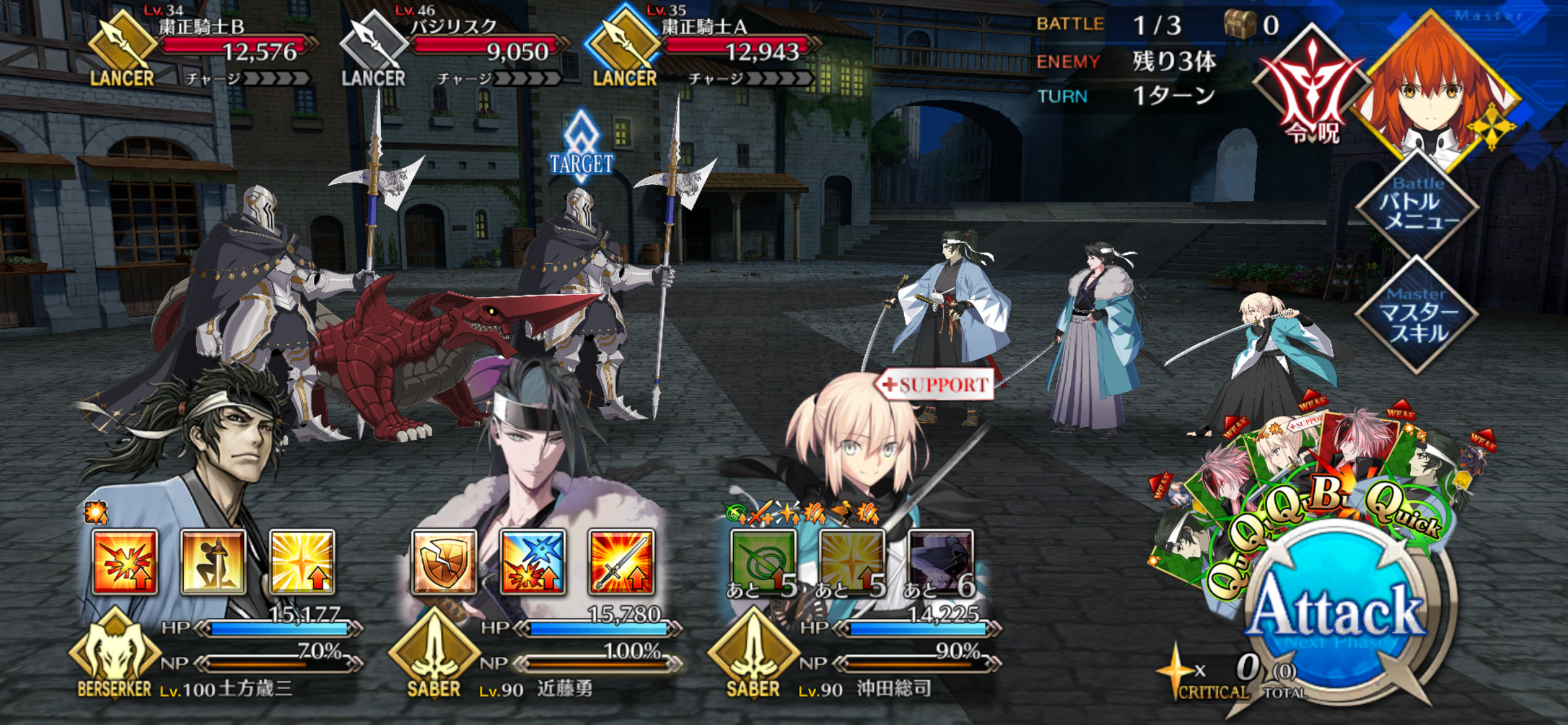Activate Kondo's blue star burst skill
This screenshot has width=1568, height=725.
pyautogui.click(x=533, y=562)
